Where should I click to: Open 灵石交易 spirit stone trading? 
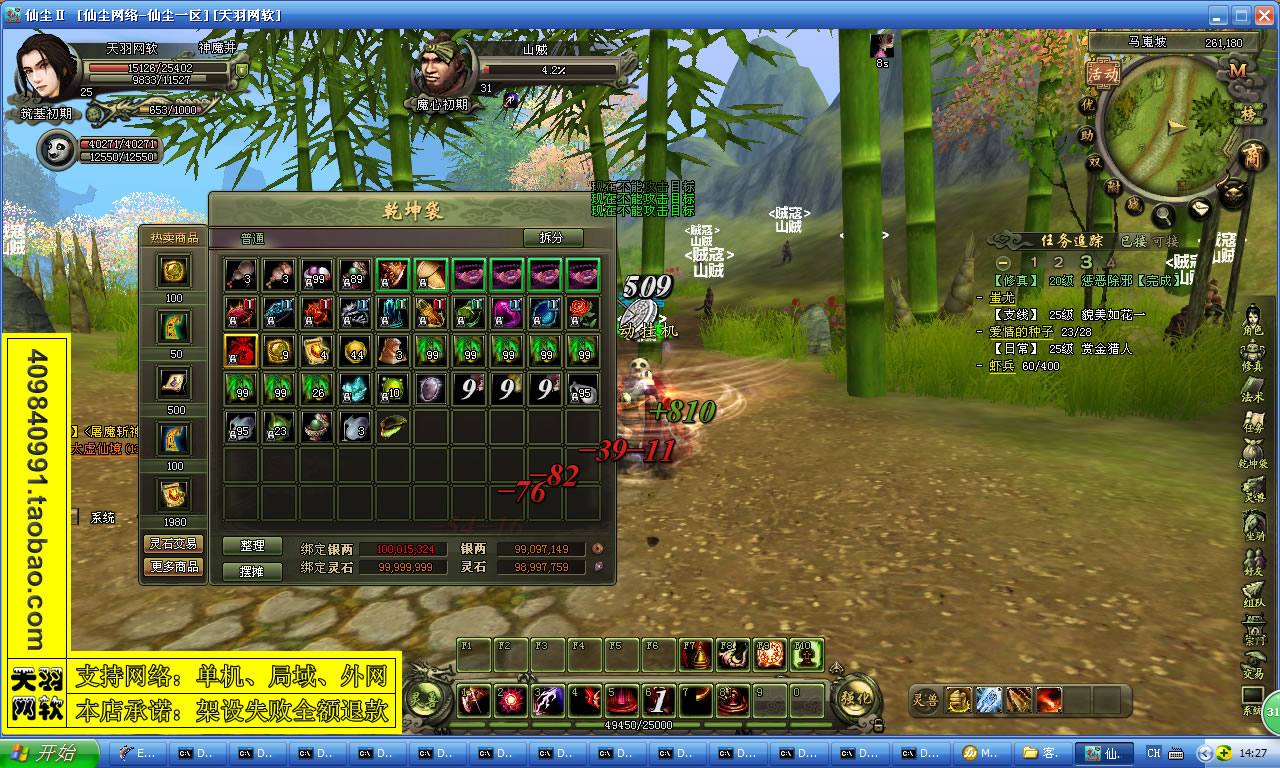click(174, 544)
